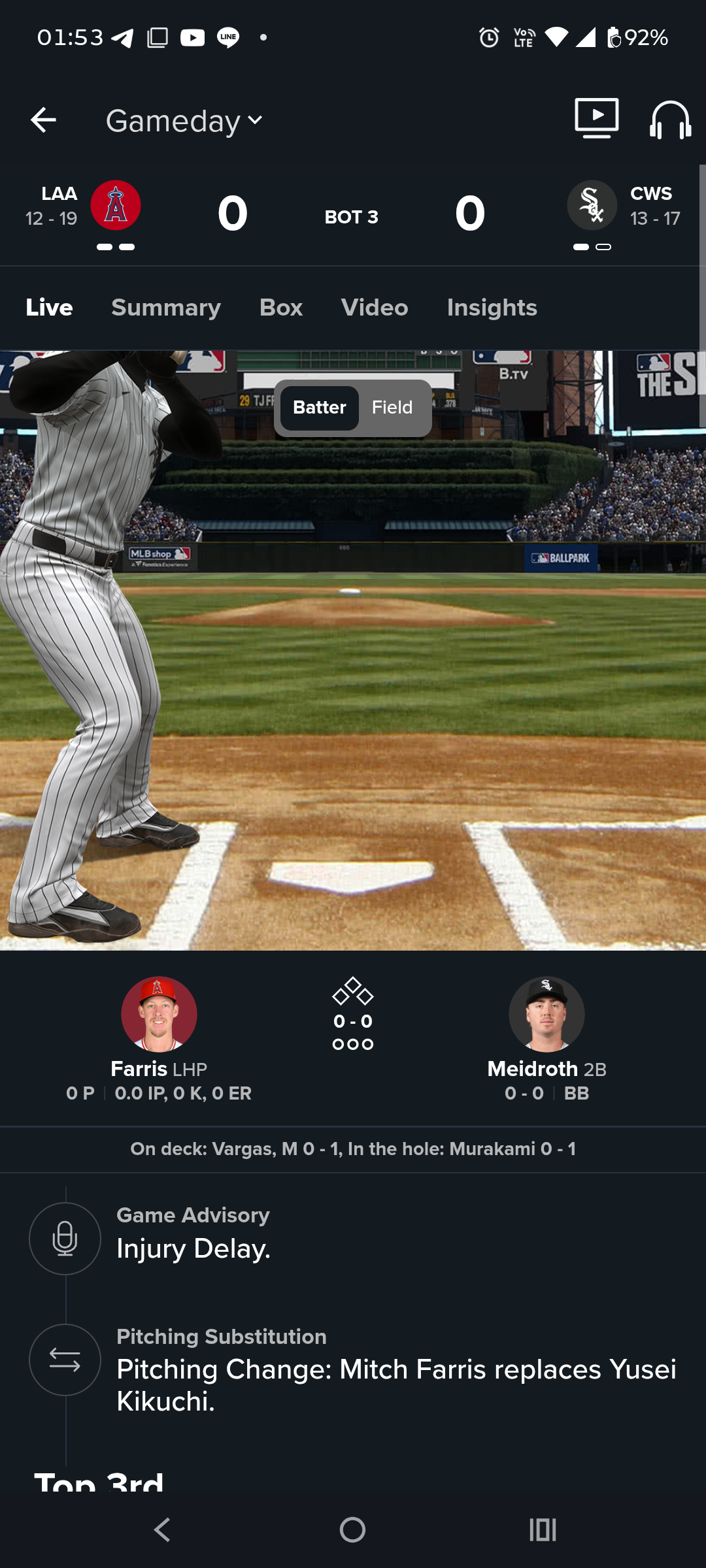Show the Video tab
This screenshot has height=1568, width=706.
tap(375, 308)
